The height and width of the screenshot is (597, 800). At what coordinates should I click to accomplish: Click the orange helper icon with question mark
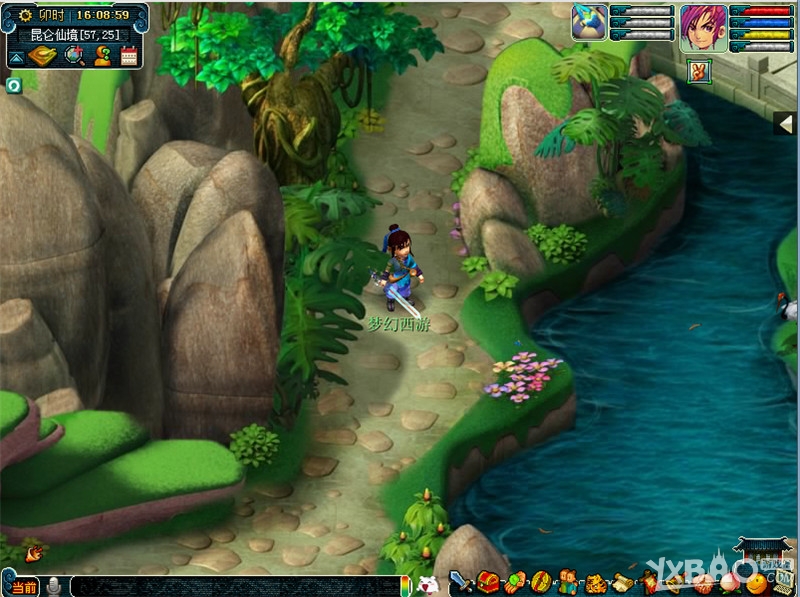pos(102,56)
